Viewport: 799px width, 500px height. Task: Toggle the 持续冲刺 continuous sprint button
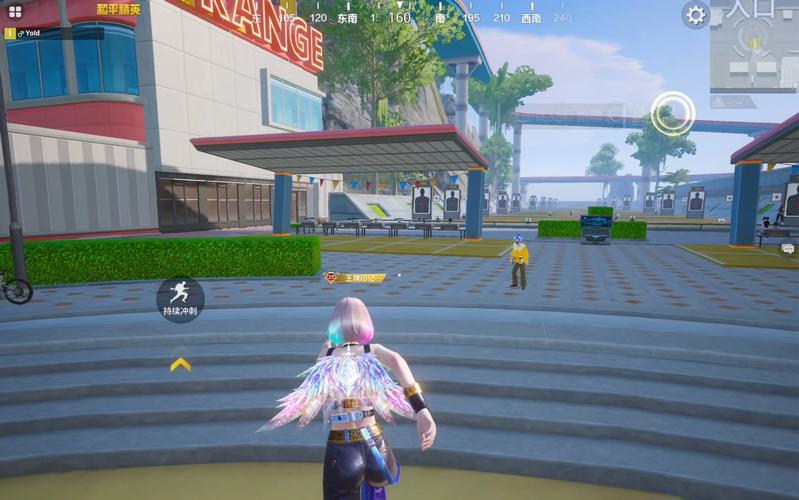click(180, 297)
